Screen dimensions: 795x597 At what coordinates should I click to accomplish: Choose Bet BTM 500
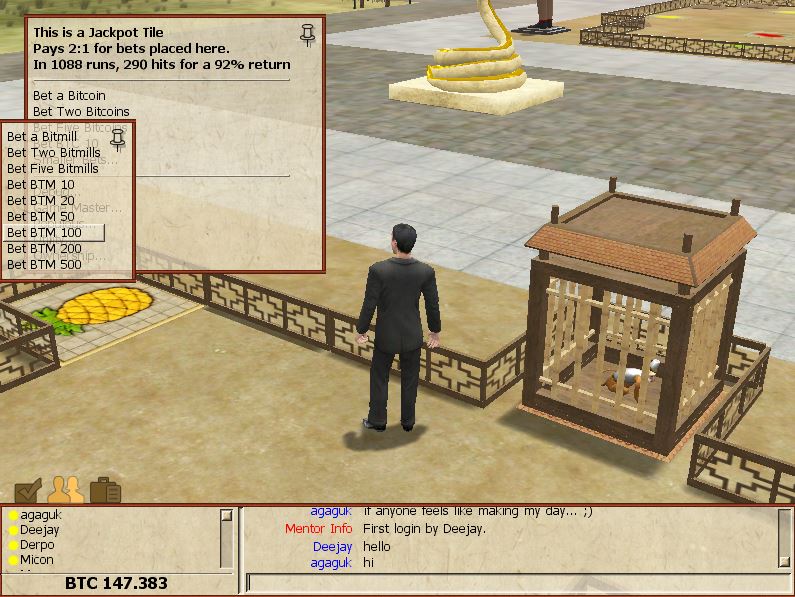(45, 264)
